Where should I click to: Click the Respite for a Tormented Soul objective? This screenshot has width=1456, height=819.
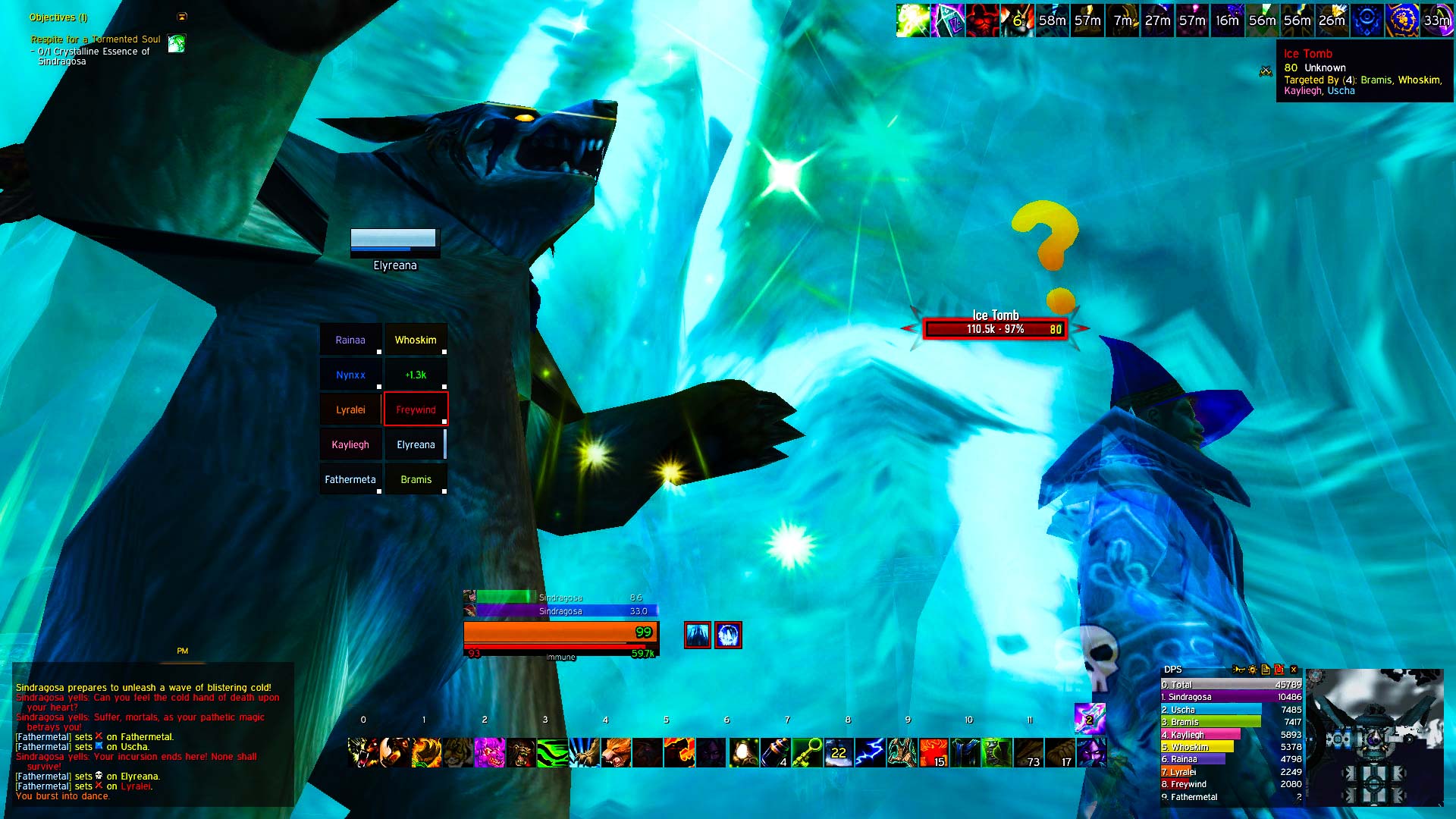pos(96,39)
